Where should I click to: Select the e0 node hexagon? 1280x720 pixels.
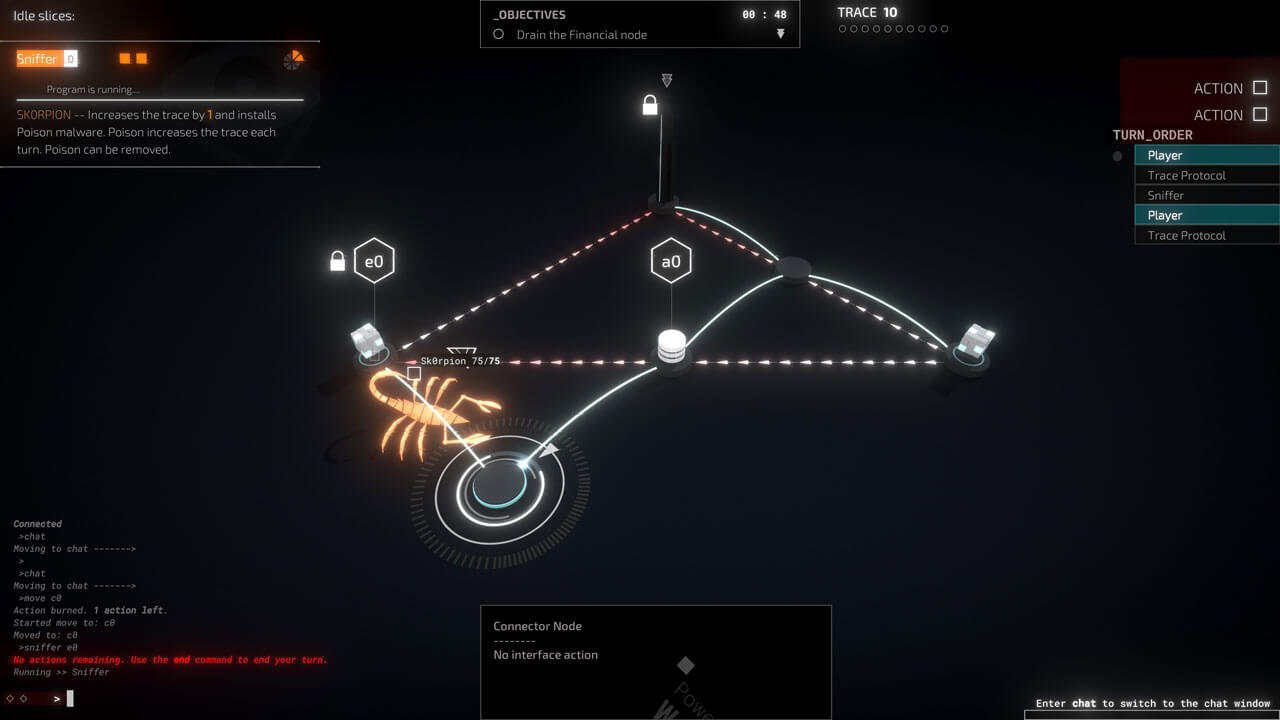coord(374,262)
